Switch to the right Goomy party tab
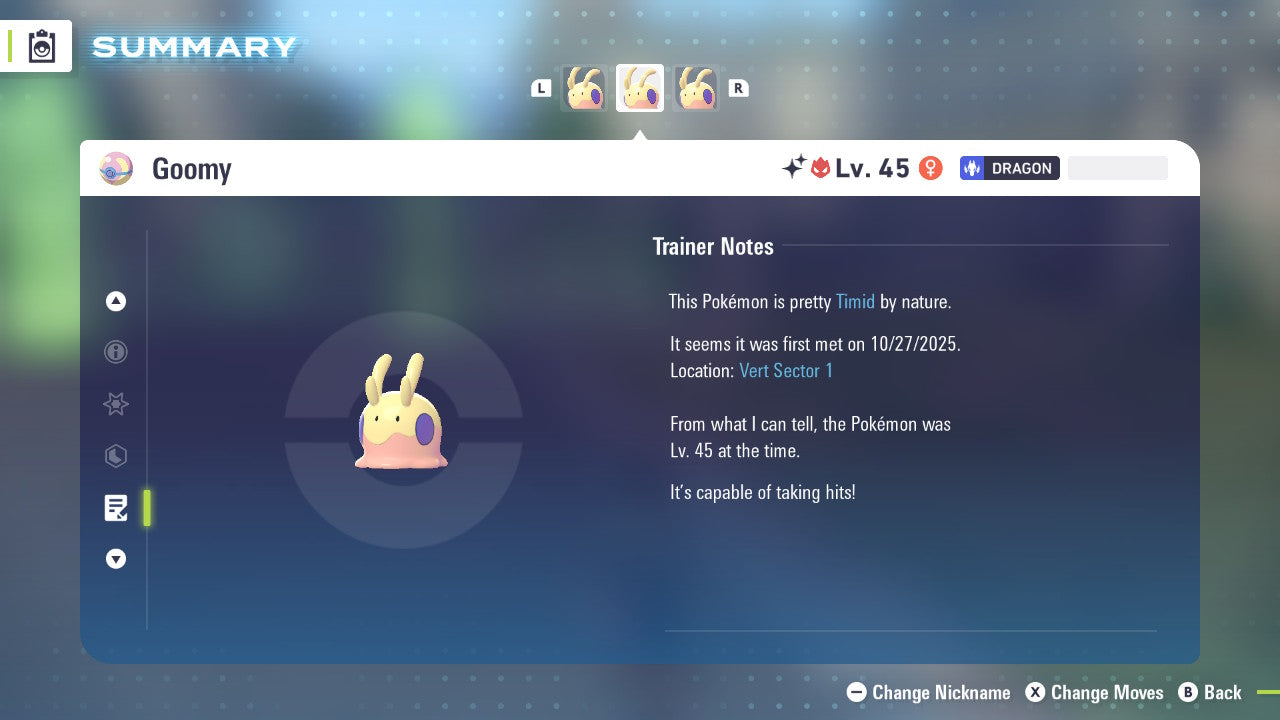The image size is (1280, 720). pos(696,88)
